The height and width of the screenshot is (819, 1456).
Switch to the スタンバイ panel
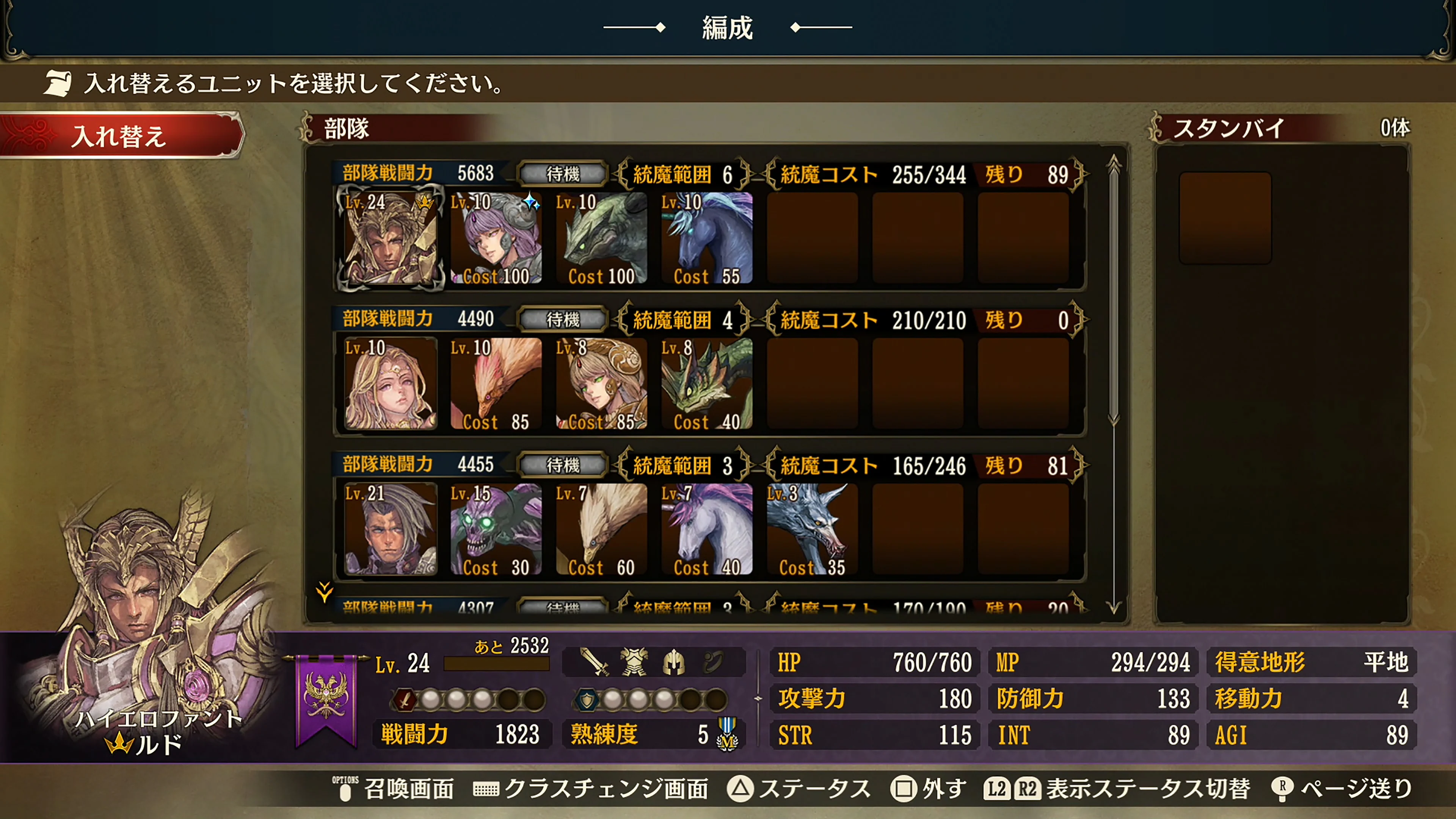[x=1229, y=128]
